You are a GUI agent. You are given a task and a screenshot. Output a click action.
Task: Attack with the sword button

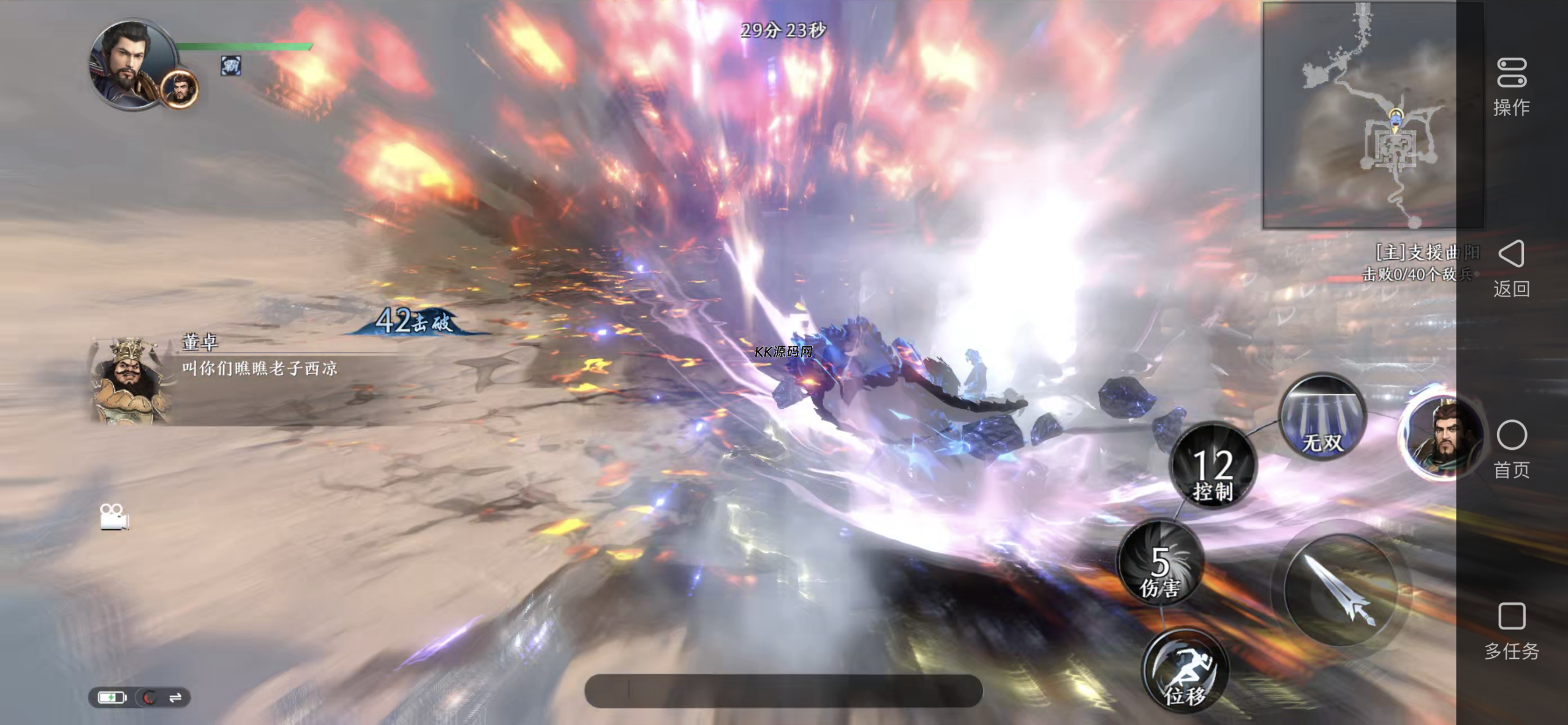(x=1339, y=591)
